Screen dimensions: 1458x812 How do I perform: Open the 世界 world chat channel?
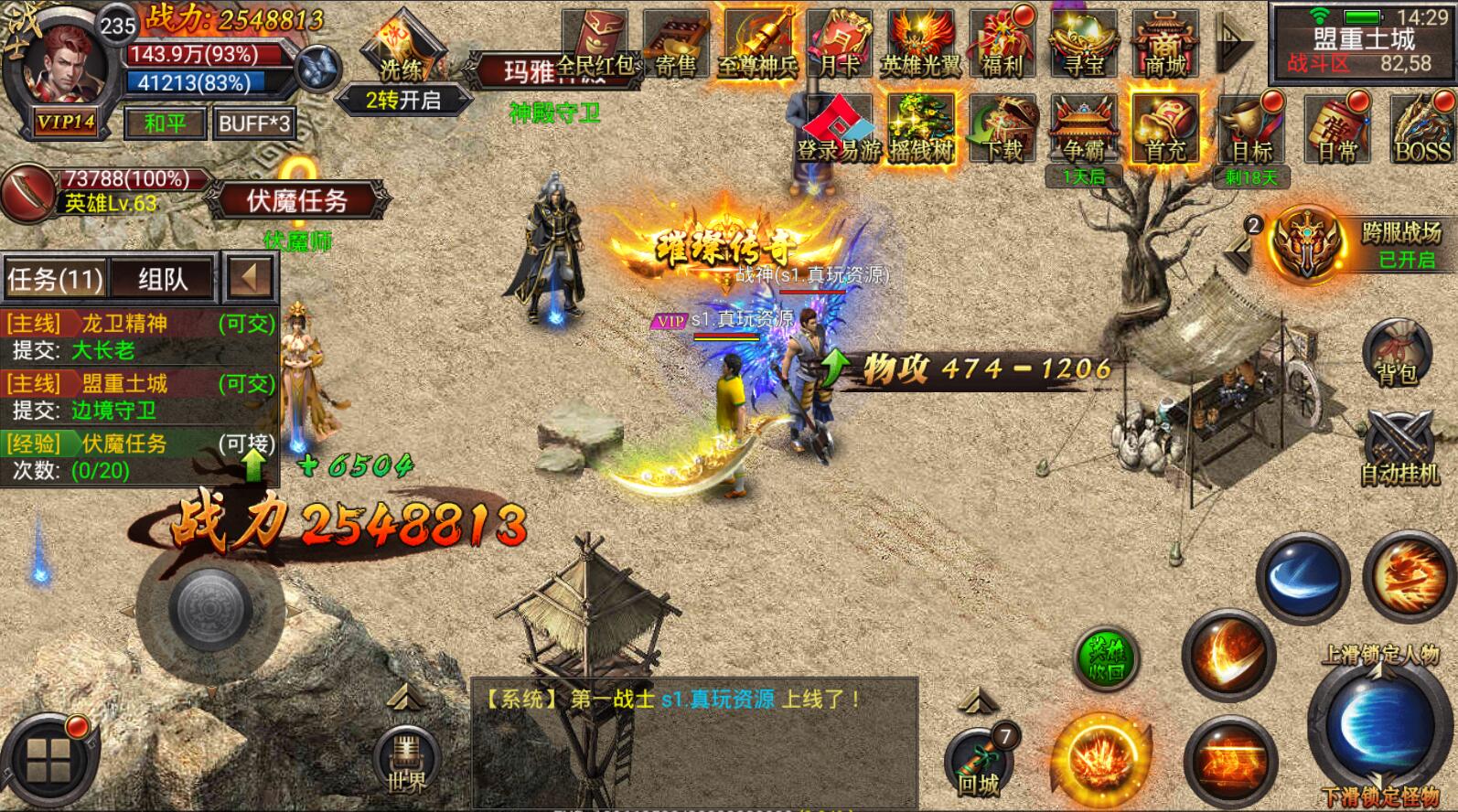pyautogui.click(x=406, y=761)
